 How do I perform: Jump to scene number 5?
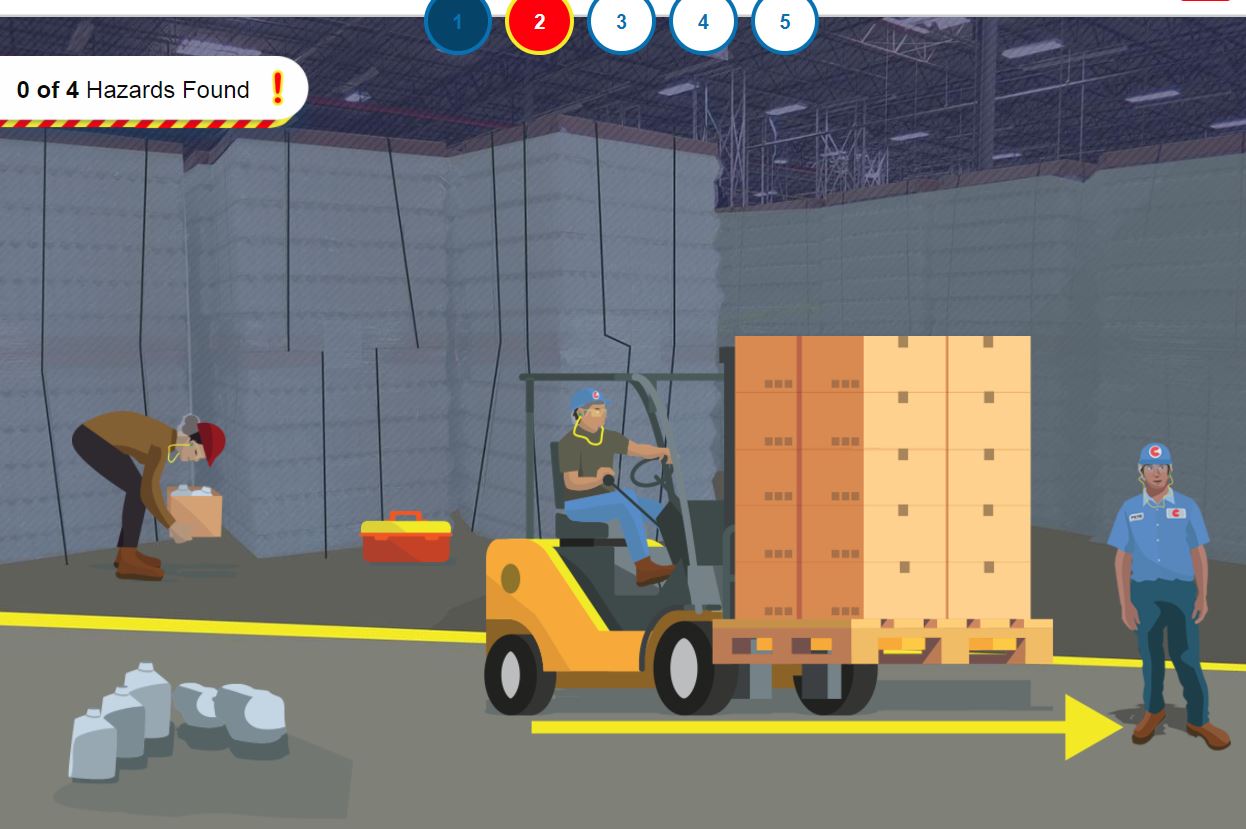pos(784,22)
